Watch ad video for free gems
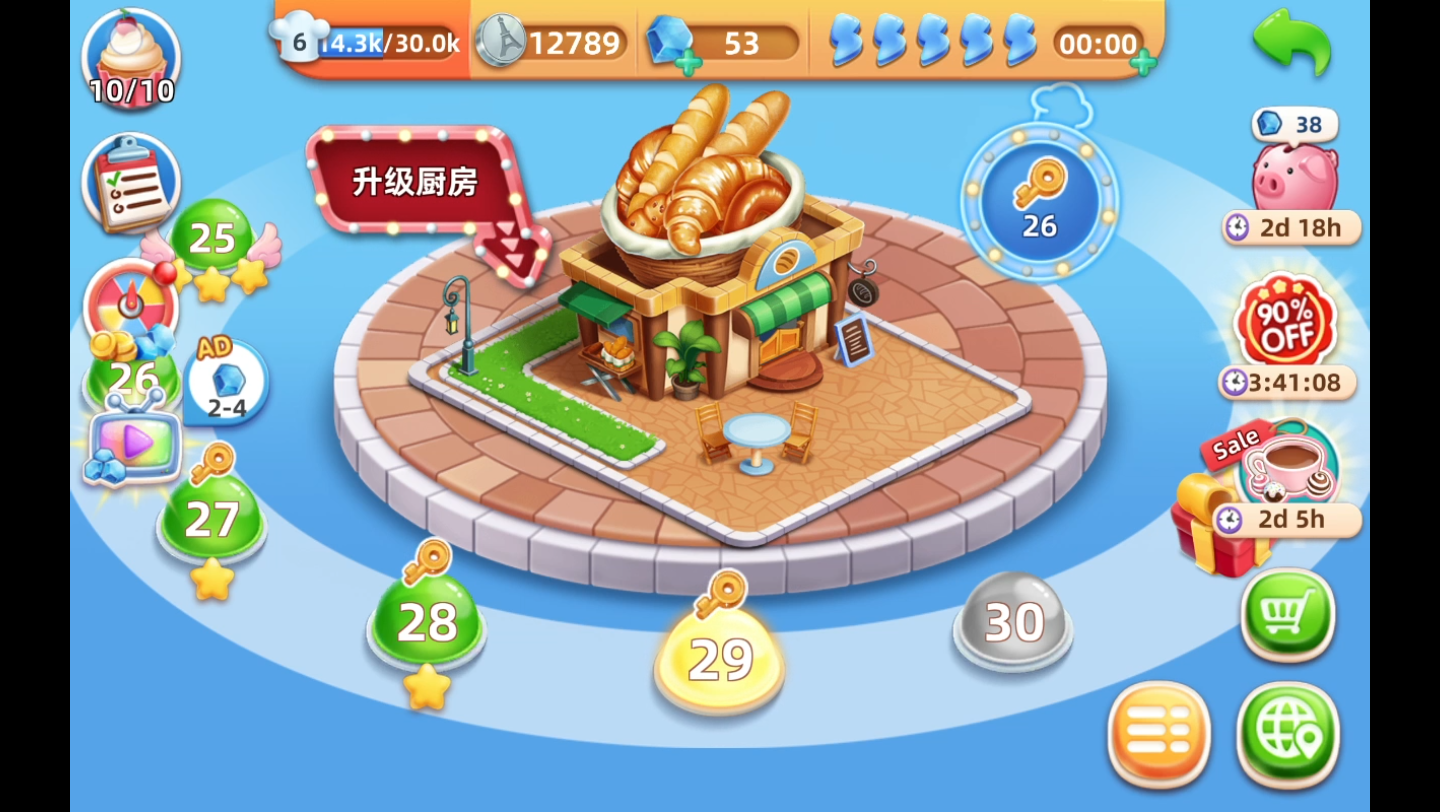This screenshot has height=812, width=1440. click(x=133, y=445)
